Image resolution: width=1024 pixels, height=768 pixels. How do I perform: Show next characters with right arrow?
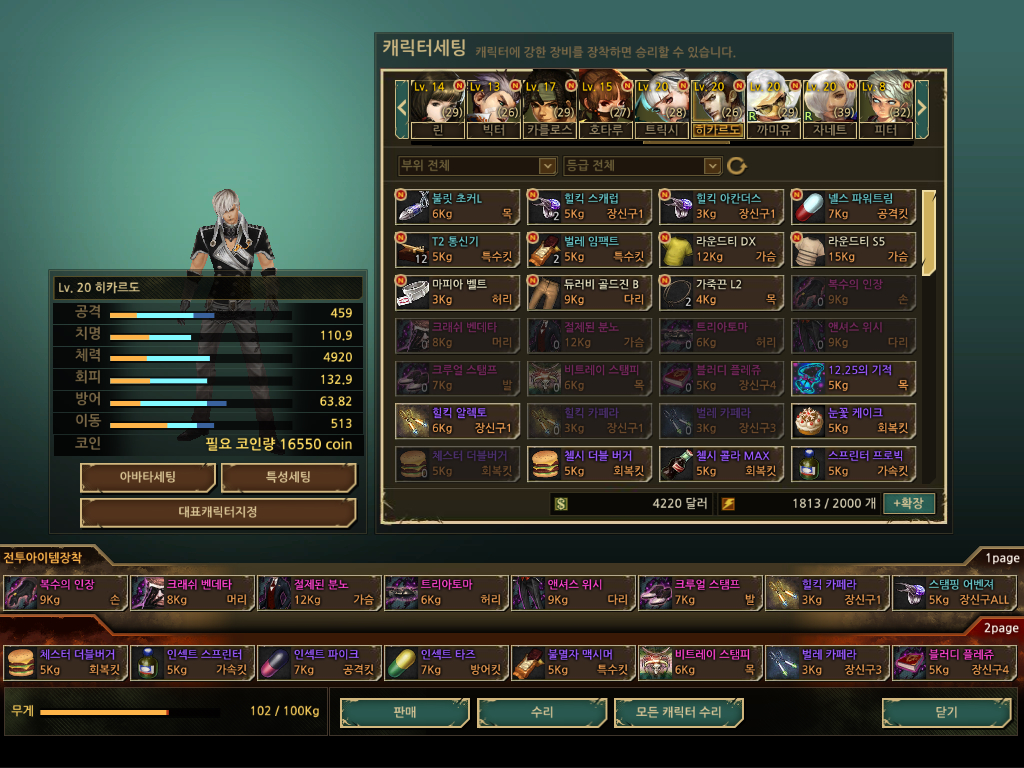pos(922,104)
